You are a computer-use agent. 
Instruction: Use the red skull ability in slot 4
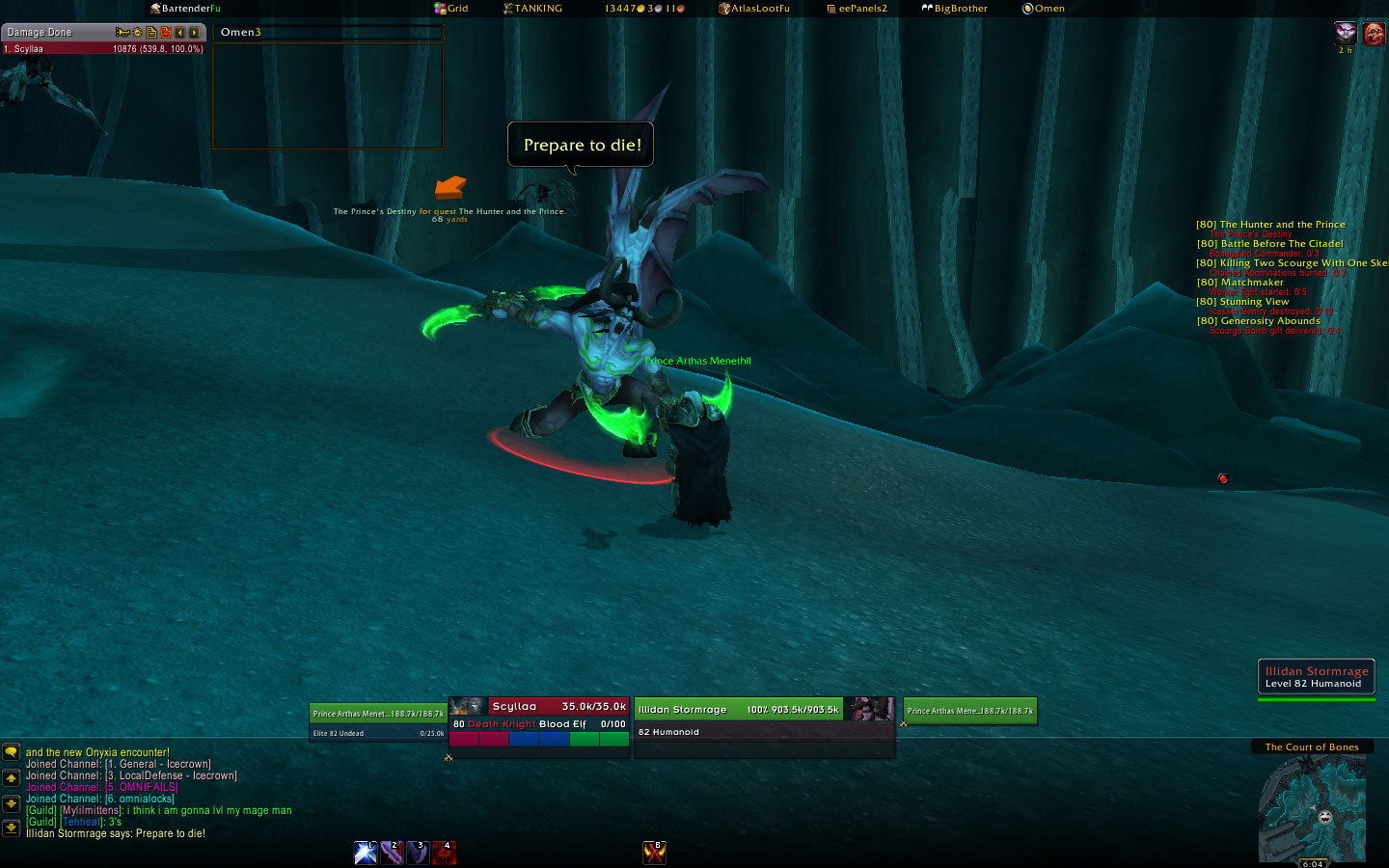[444, 853]
